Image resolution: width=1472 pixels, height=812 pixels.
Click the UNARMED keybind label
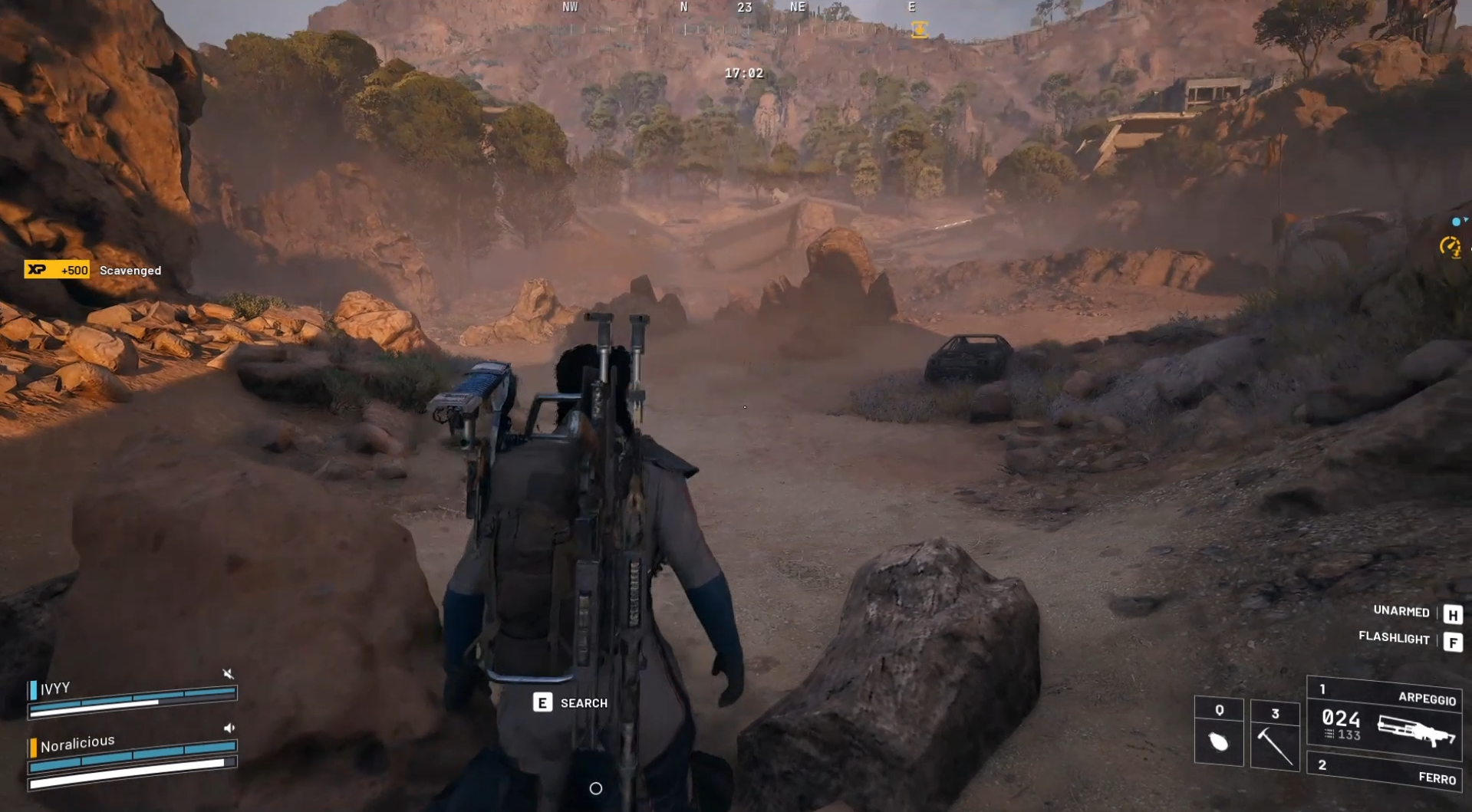click(x=1401, y=612)
